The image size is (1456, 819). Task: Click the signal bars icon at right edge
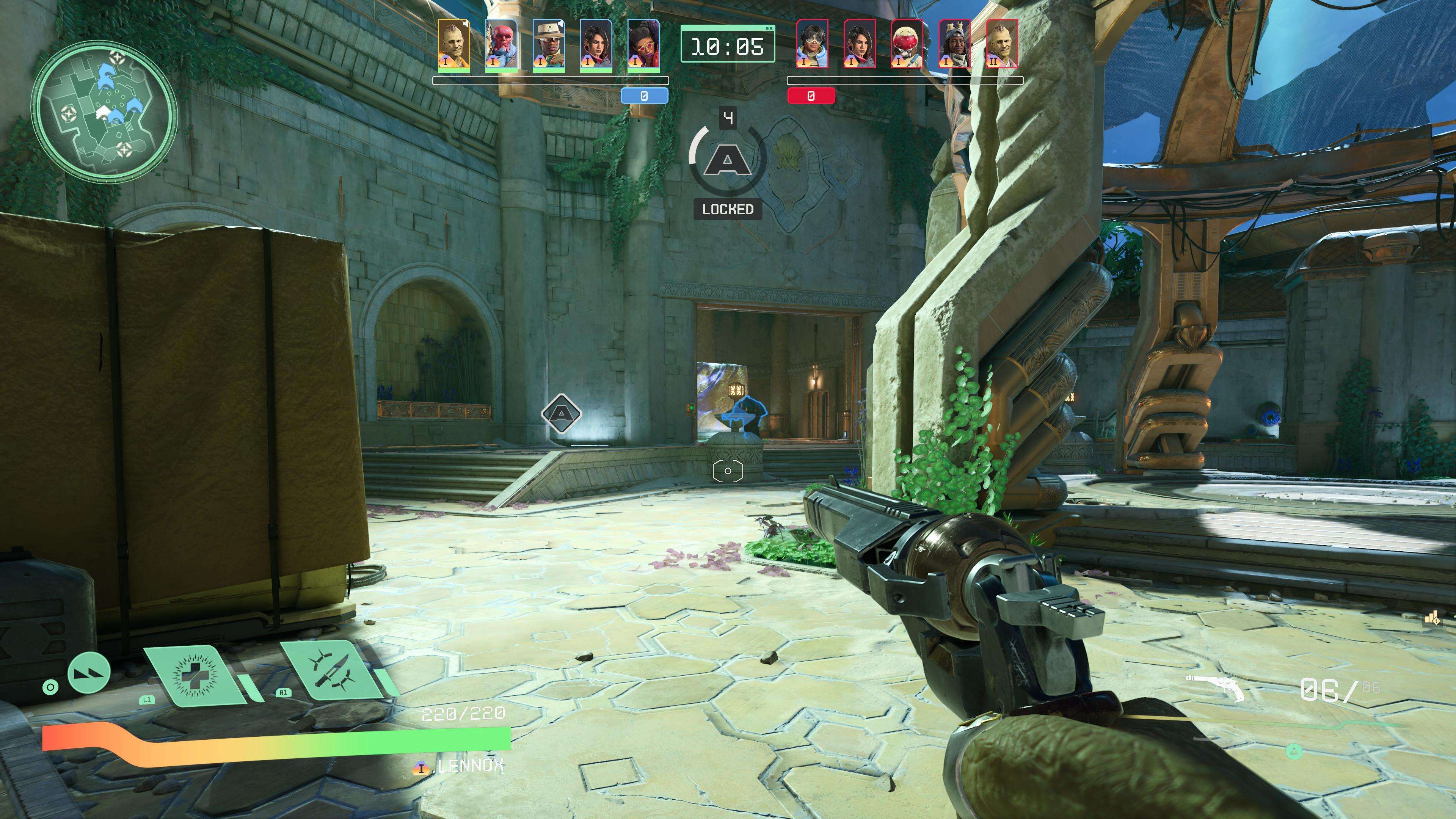coord(1432,618)
